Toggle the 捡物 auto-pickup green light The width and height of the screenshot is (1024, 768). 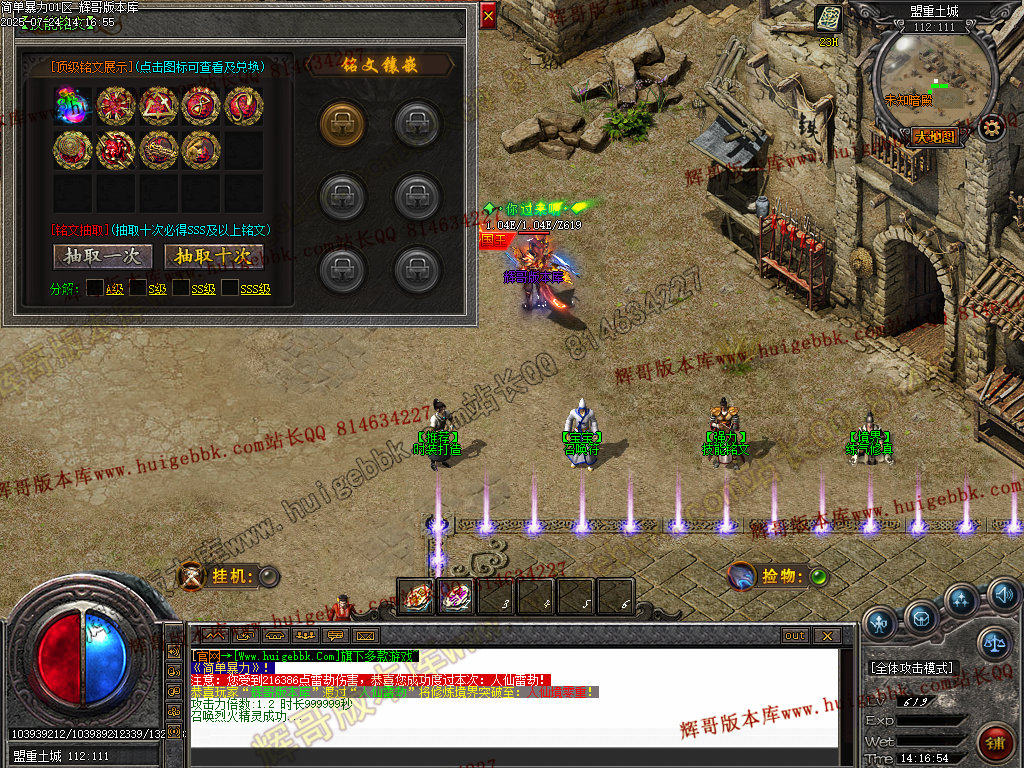pyautogui.click(x=818, y=576)
